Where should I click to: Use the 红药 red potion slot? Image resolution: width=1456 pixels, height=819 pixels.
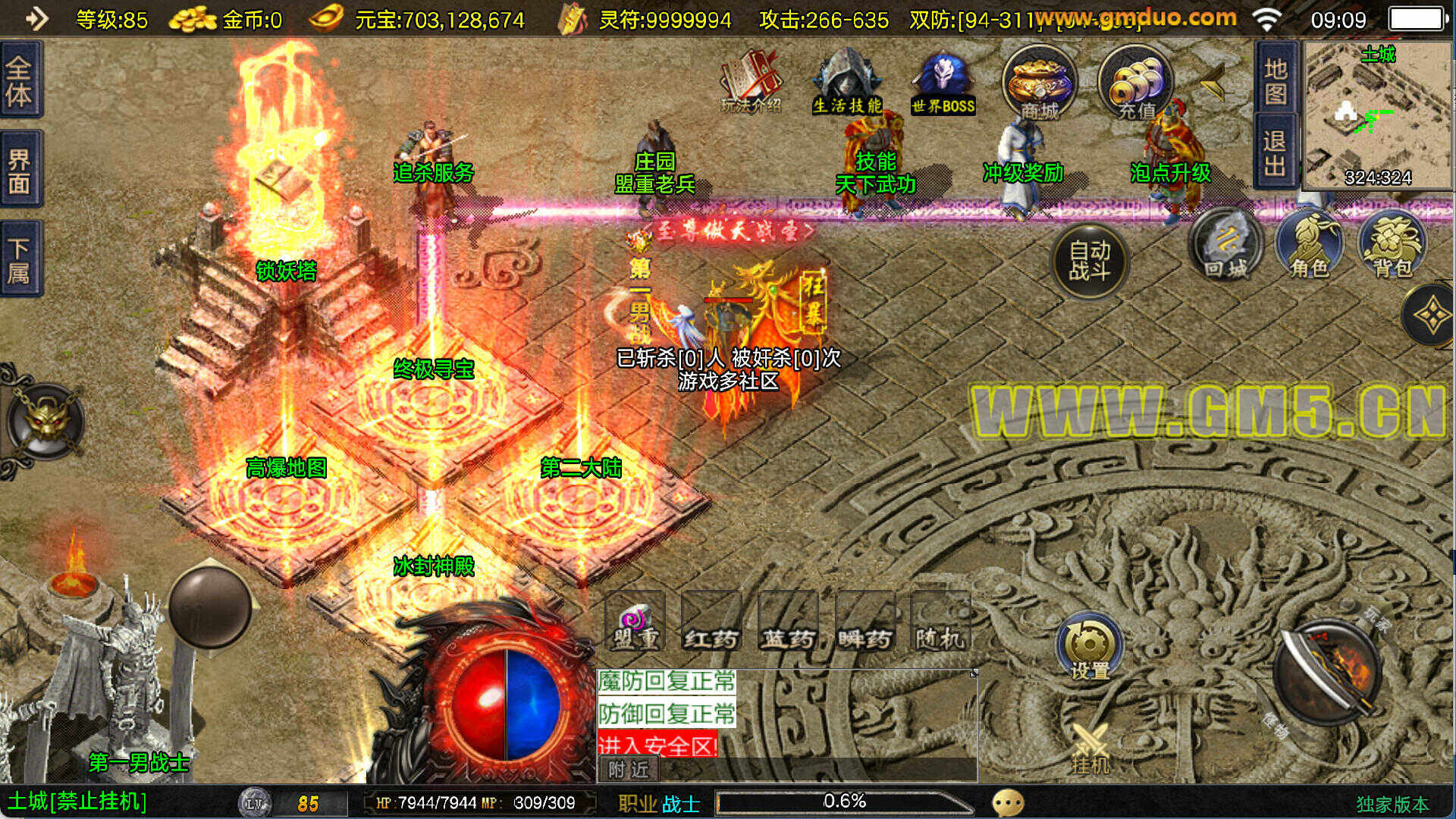point(711,622)
